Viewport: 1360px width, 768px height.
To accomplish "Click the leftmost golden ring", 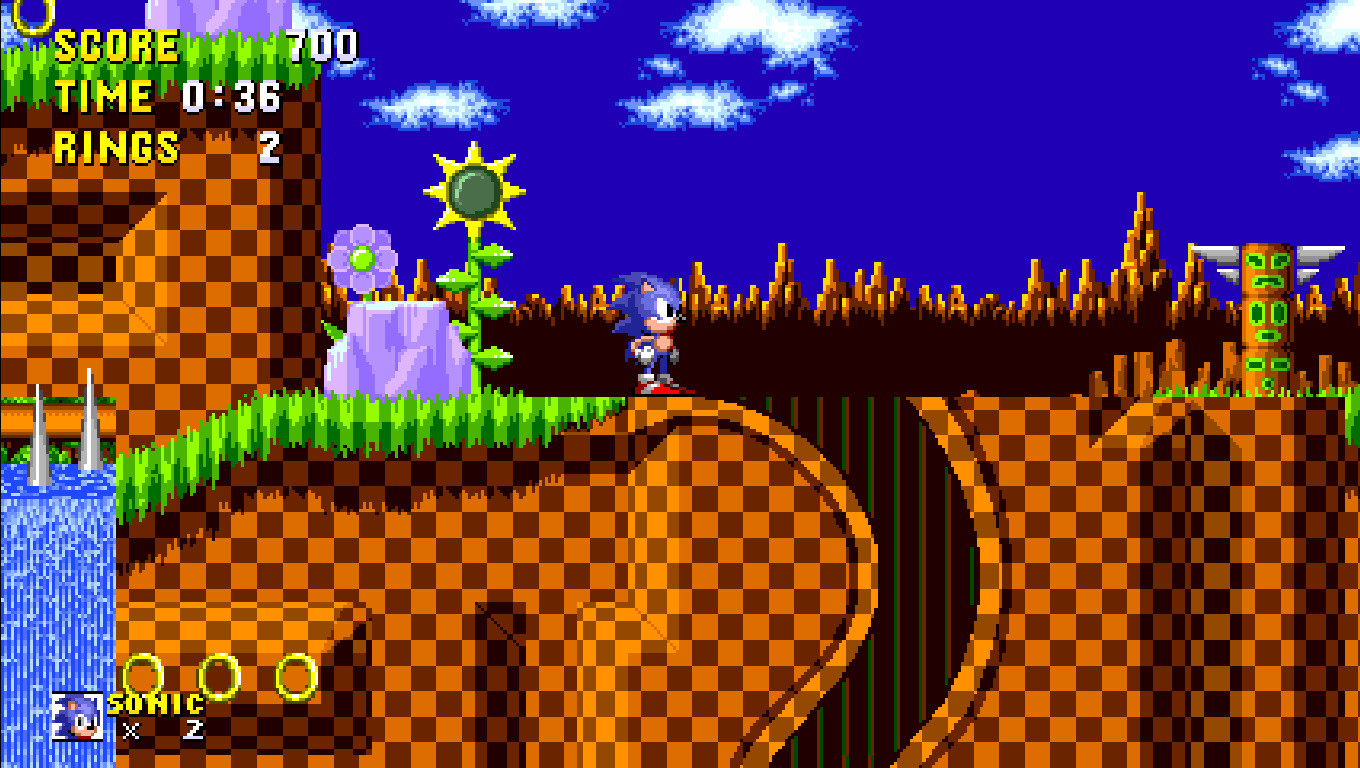I will pyautogui.click(x=146, y=674).
